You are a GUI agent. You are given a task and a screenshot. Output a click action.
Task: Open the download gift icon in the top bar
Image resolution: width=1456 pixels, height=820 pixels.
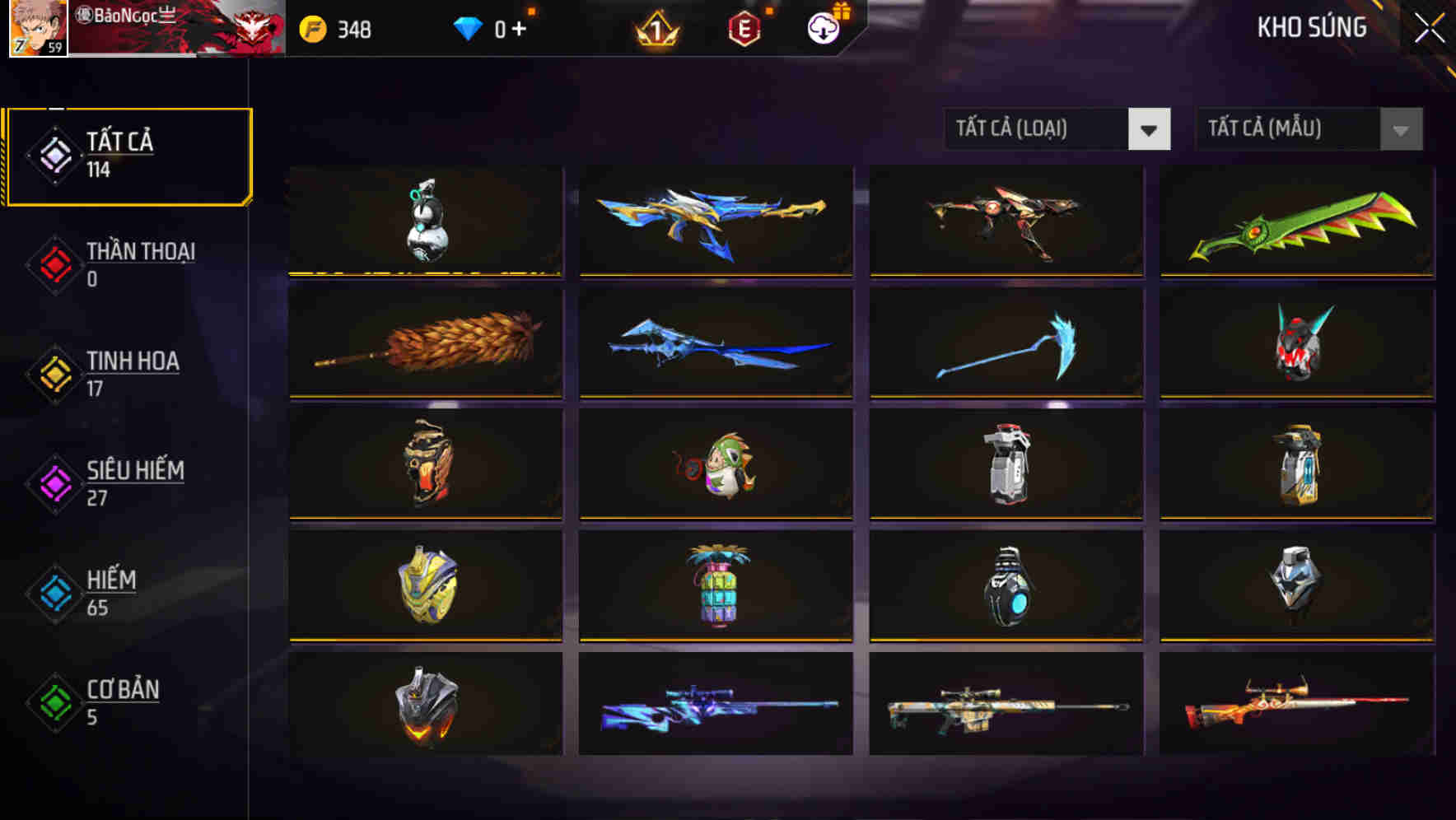[822, 27]
